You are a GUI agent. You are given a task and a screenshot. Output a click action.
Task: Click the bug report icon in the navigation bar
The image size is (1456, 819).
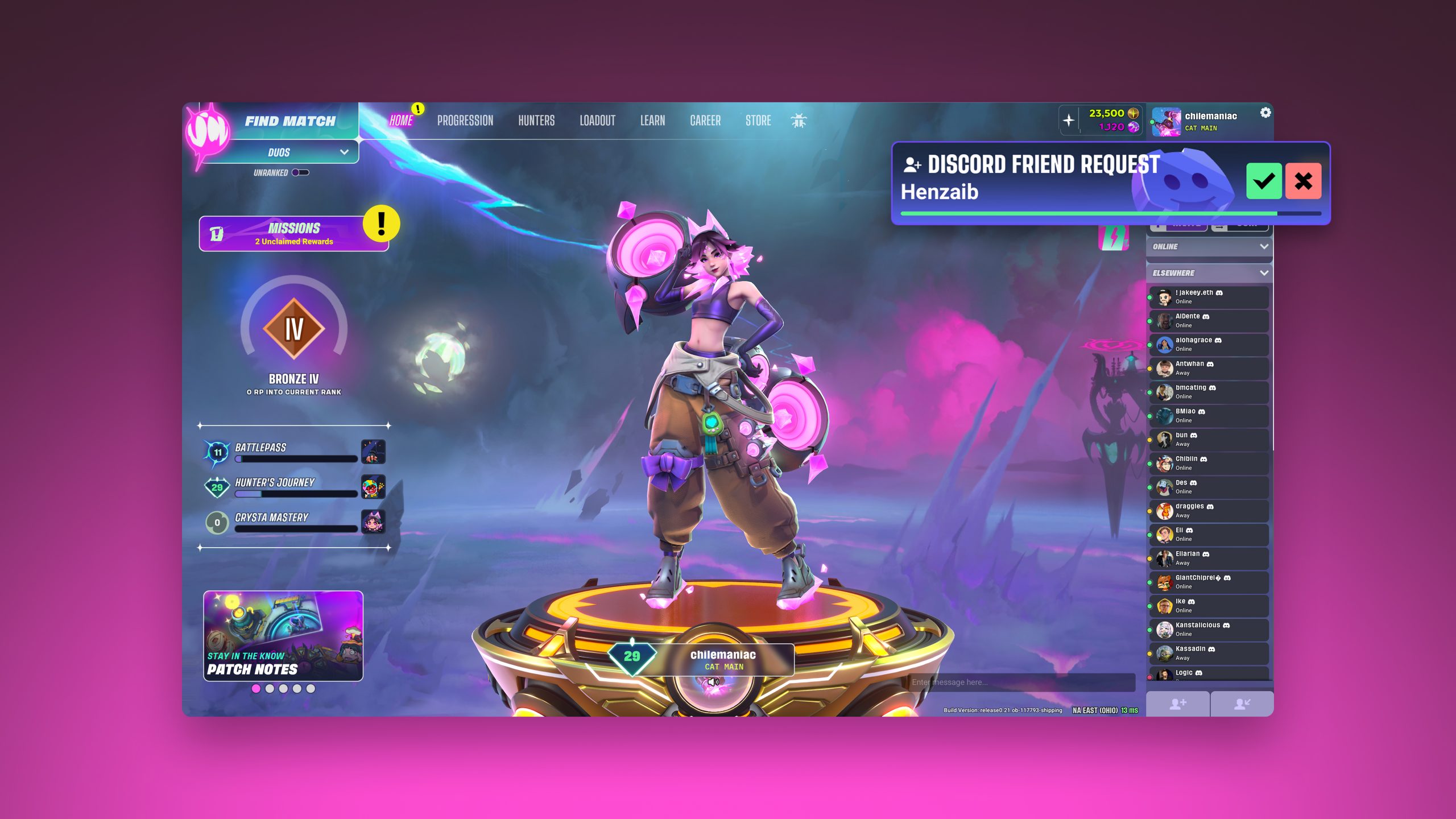pos(798,121)
